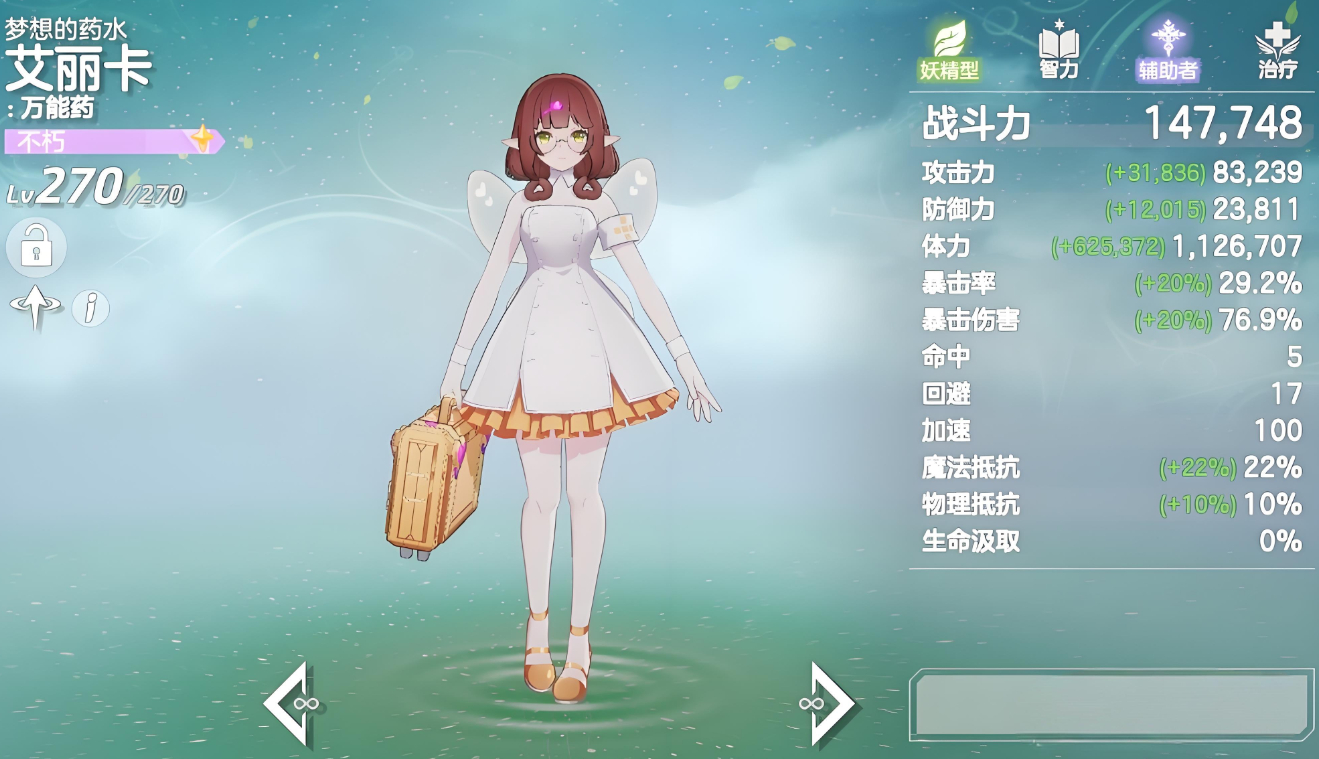1319x759 pixels.
Task: Open the character info "i" button
Action: tap(90, 308)
